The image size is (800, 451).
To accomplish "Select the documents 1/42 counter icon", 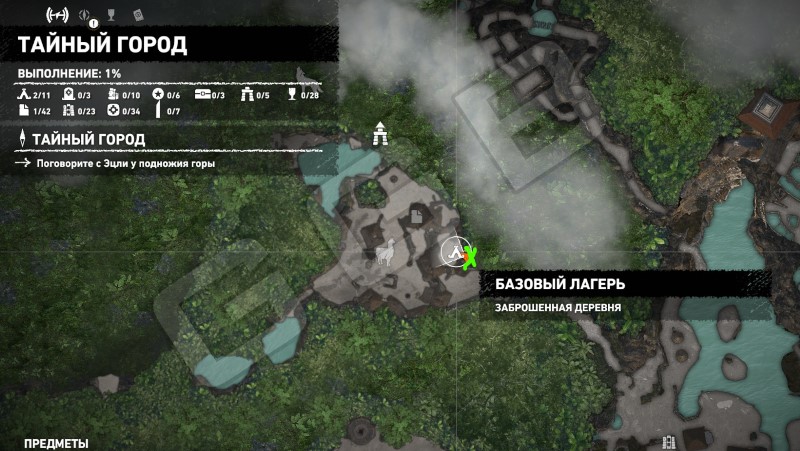I will click(24, 110).
